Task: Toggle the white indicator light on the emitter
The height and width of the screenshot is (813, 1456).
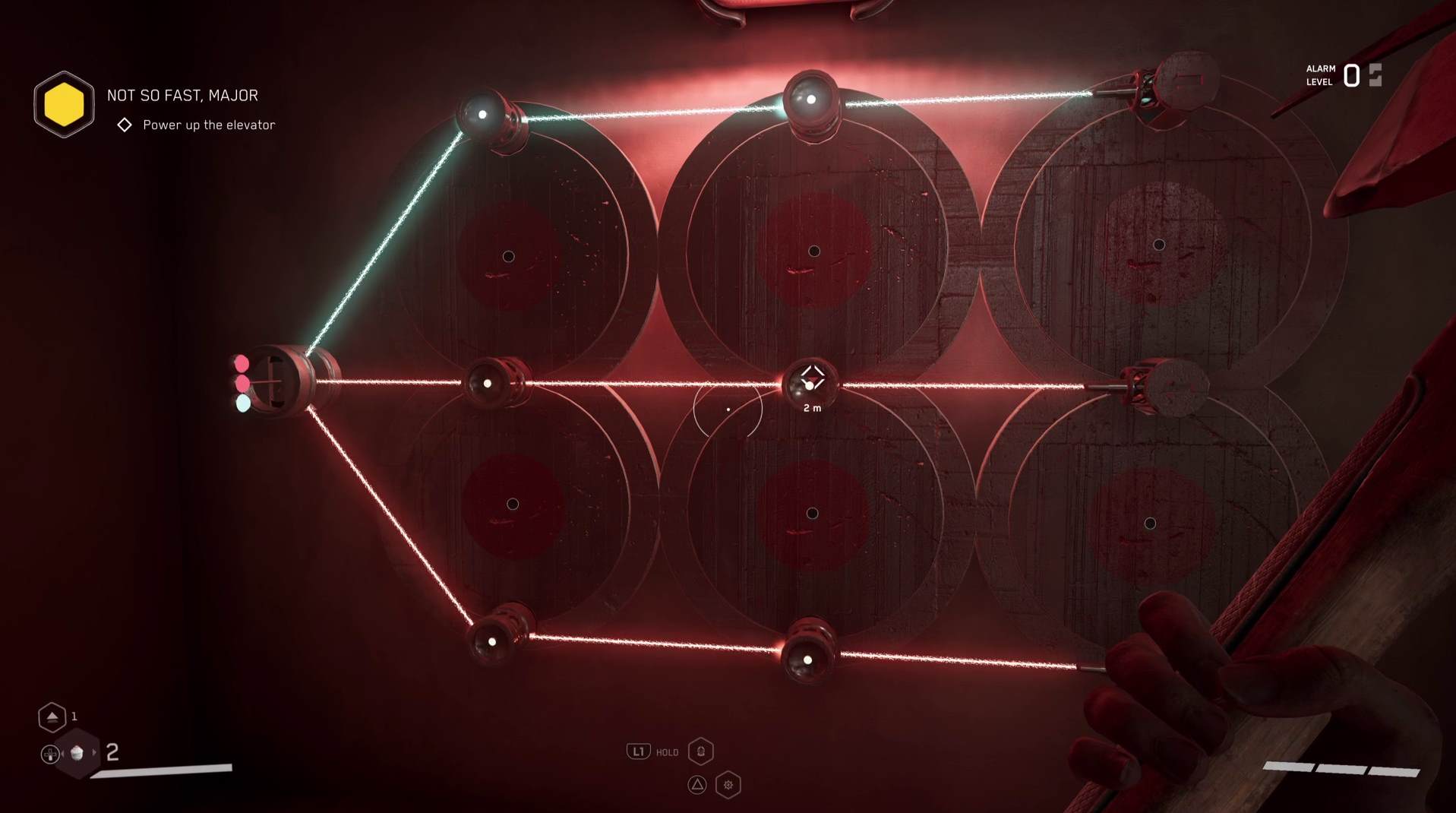Action: [243, 403]
